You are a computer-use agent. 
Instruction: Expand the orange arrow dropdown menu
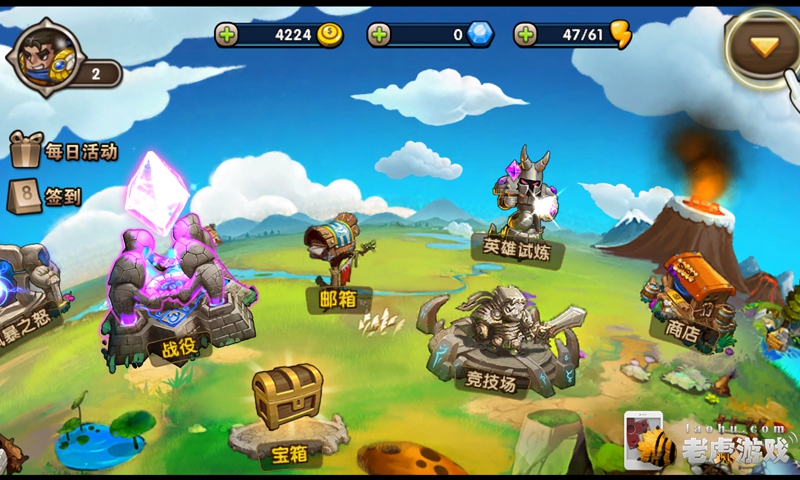point(764,45)
